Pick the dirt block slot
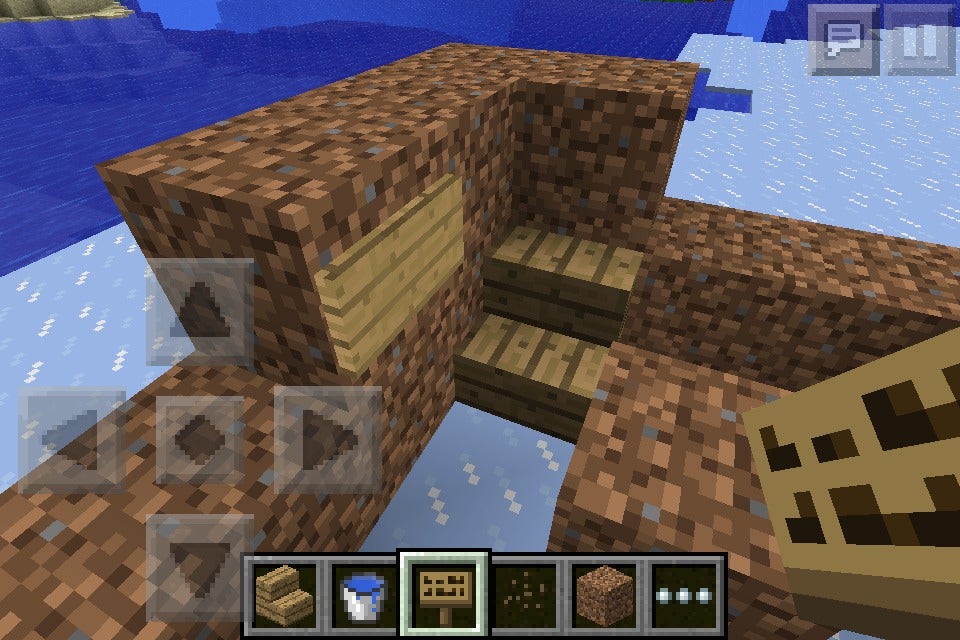Image resolution: width=960 pixels, height=640 pixels. [x=606, y=593]
